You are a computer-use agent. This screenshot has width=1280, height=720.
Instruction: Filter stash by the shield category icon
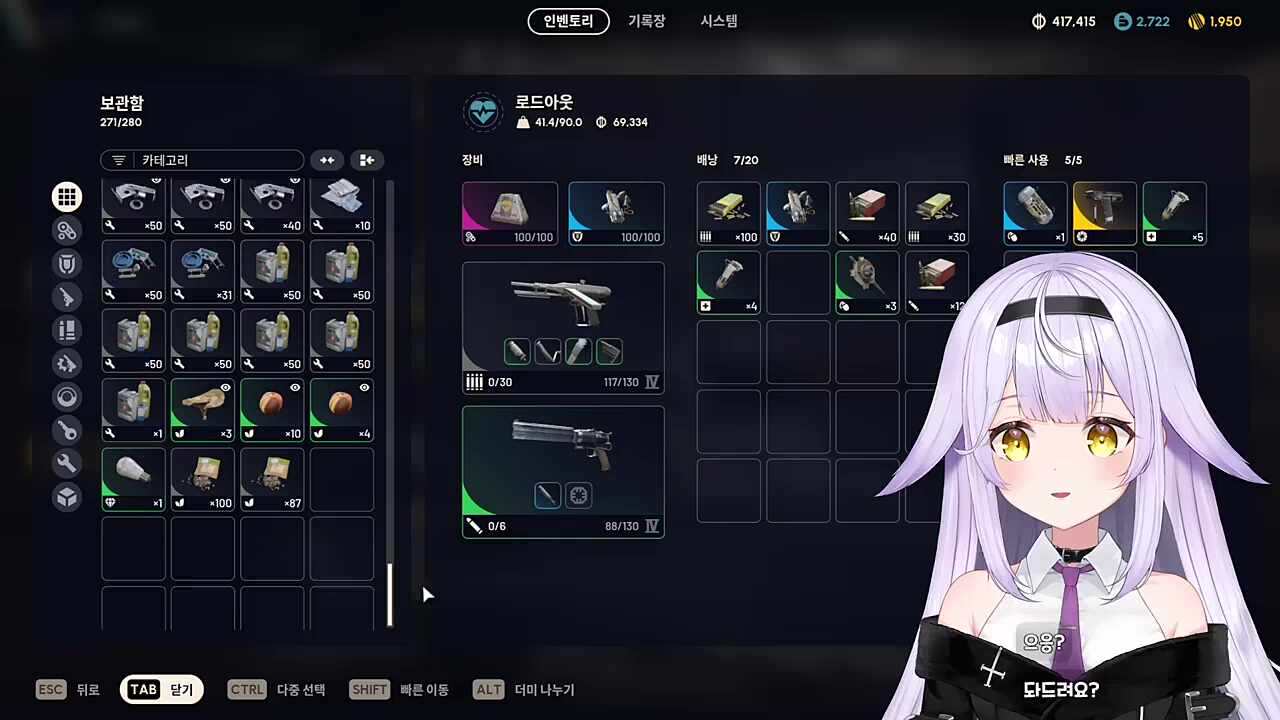pyautogui.click(x=67, y=263)
